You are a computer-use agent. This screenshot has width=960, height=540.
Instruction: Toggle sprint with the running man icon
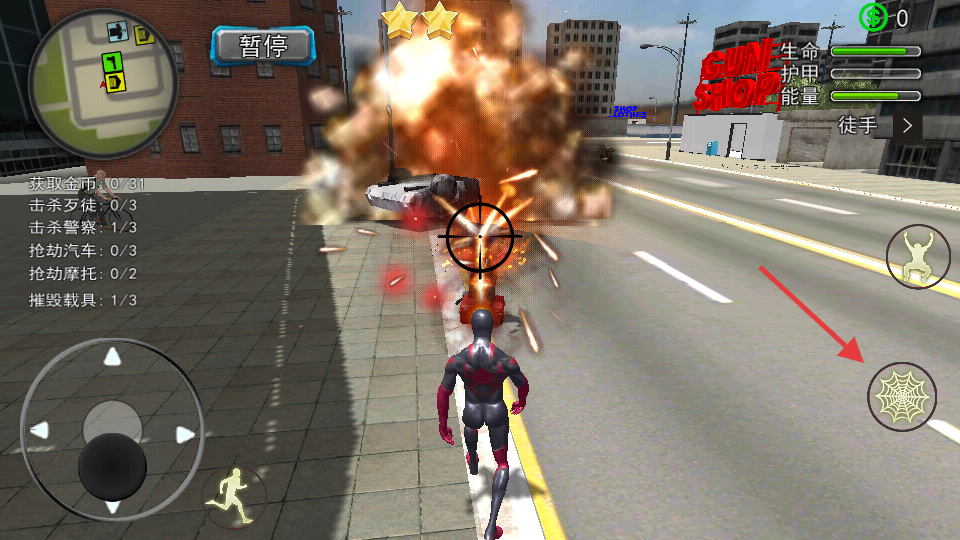click(x=234, y=495)
